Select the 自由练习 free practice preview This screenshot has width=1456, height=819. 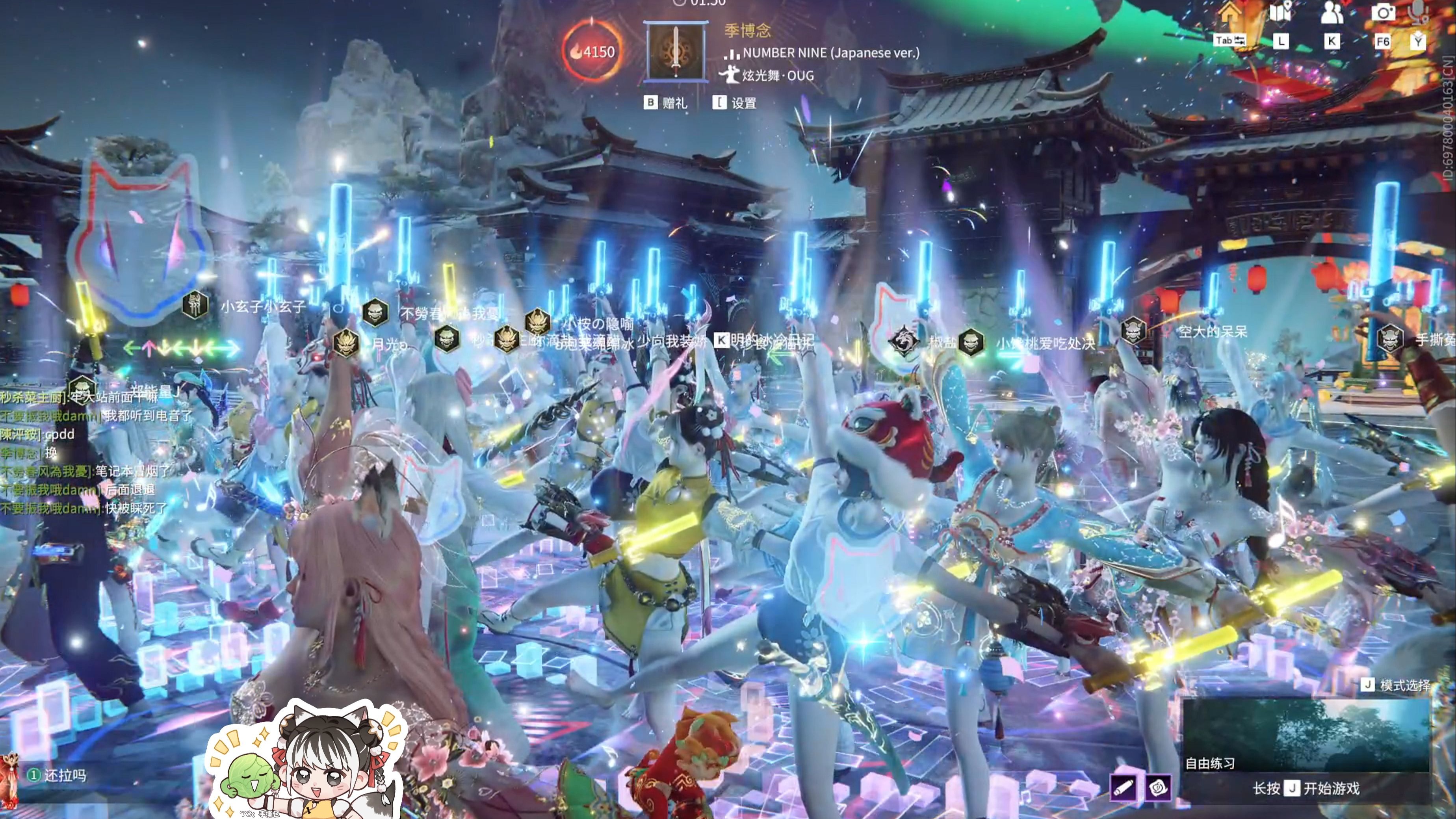(1306, 735)
